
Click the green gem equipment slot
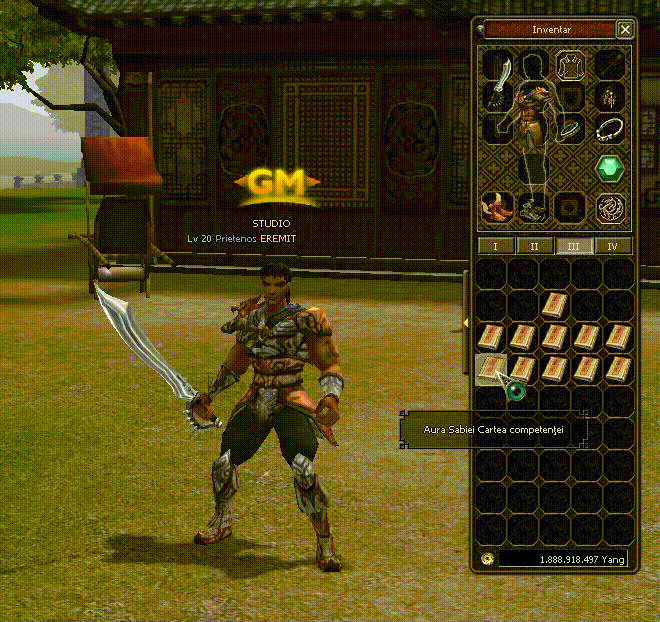click(609, 167)
